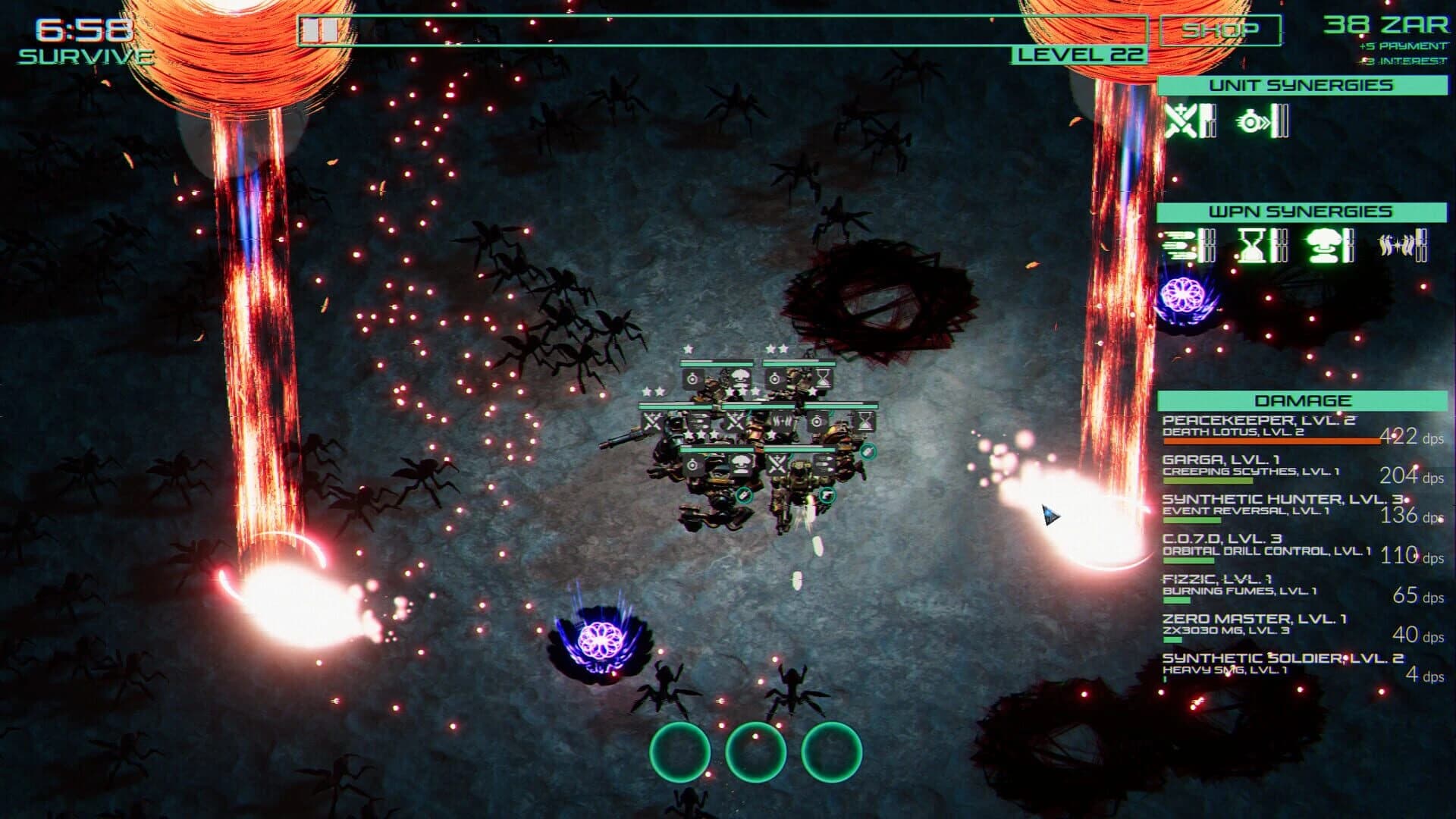Click the mushroom-cloud status icon above the top-left unit
1456x819 pixels.
(x=742, y=376)
